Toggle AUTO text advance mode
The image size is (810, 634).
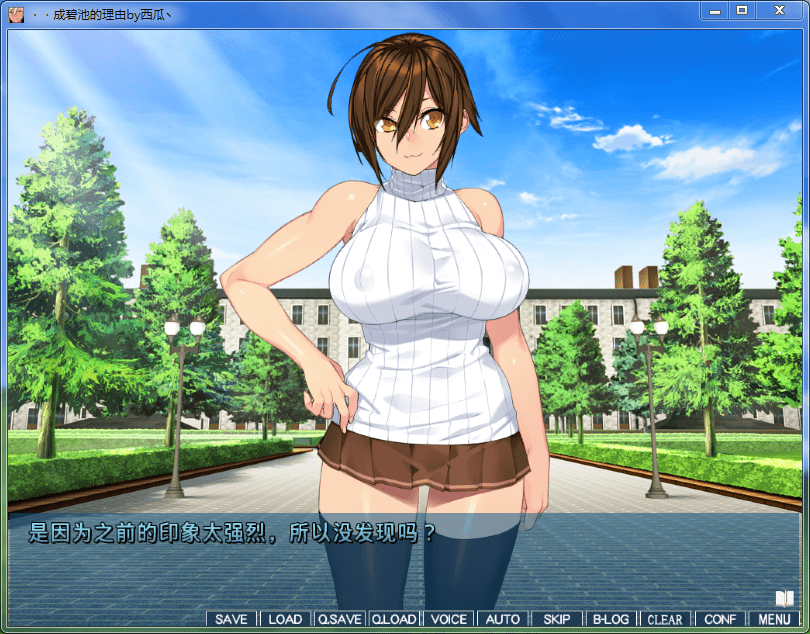pyautogui.click(x=502, y=619)
